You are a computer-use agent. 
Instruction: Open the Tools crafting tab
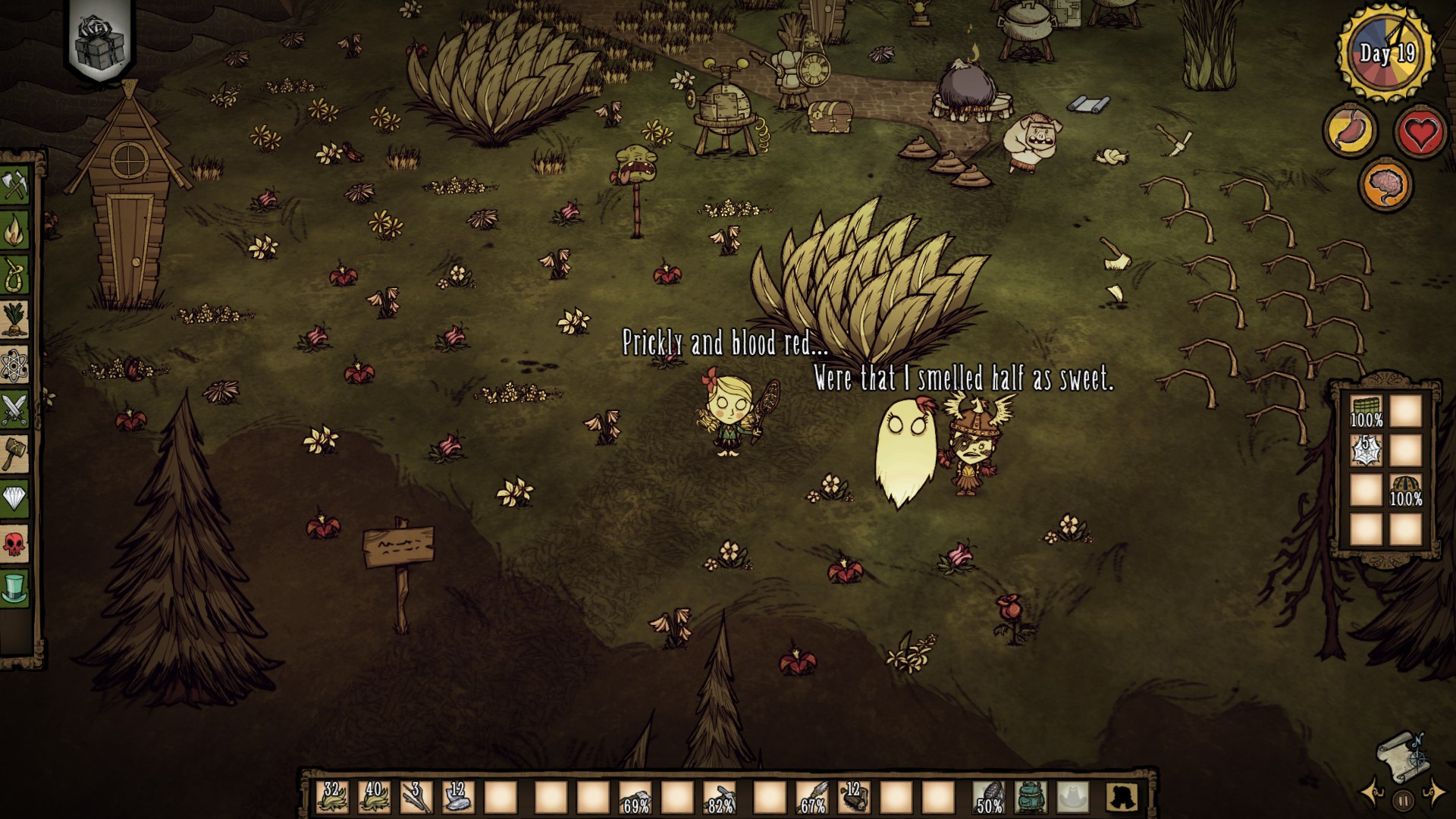[x=14, y=186]
